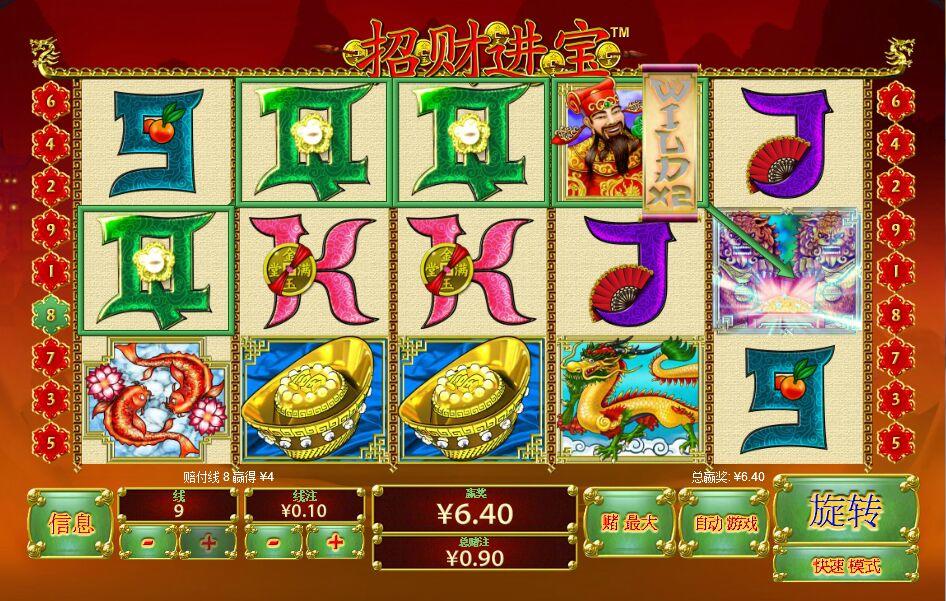Viewport: 946px width, 601px height.
Task: Increase the 线 payline count
Action: pyautogui.click(x=208, y=542)
